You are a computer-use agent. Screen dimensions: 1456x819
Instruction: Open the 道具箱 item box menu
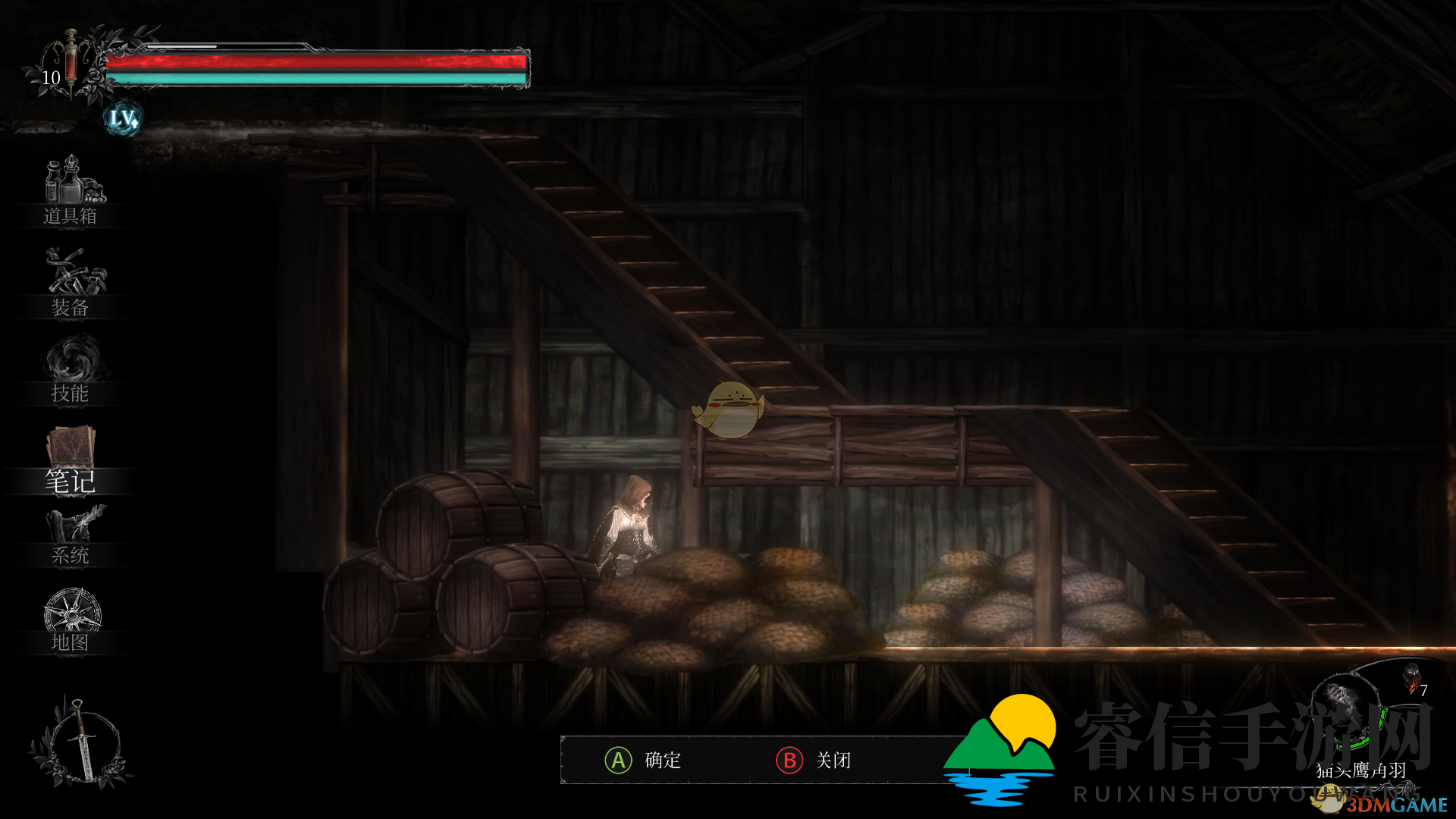coord(71,190)
